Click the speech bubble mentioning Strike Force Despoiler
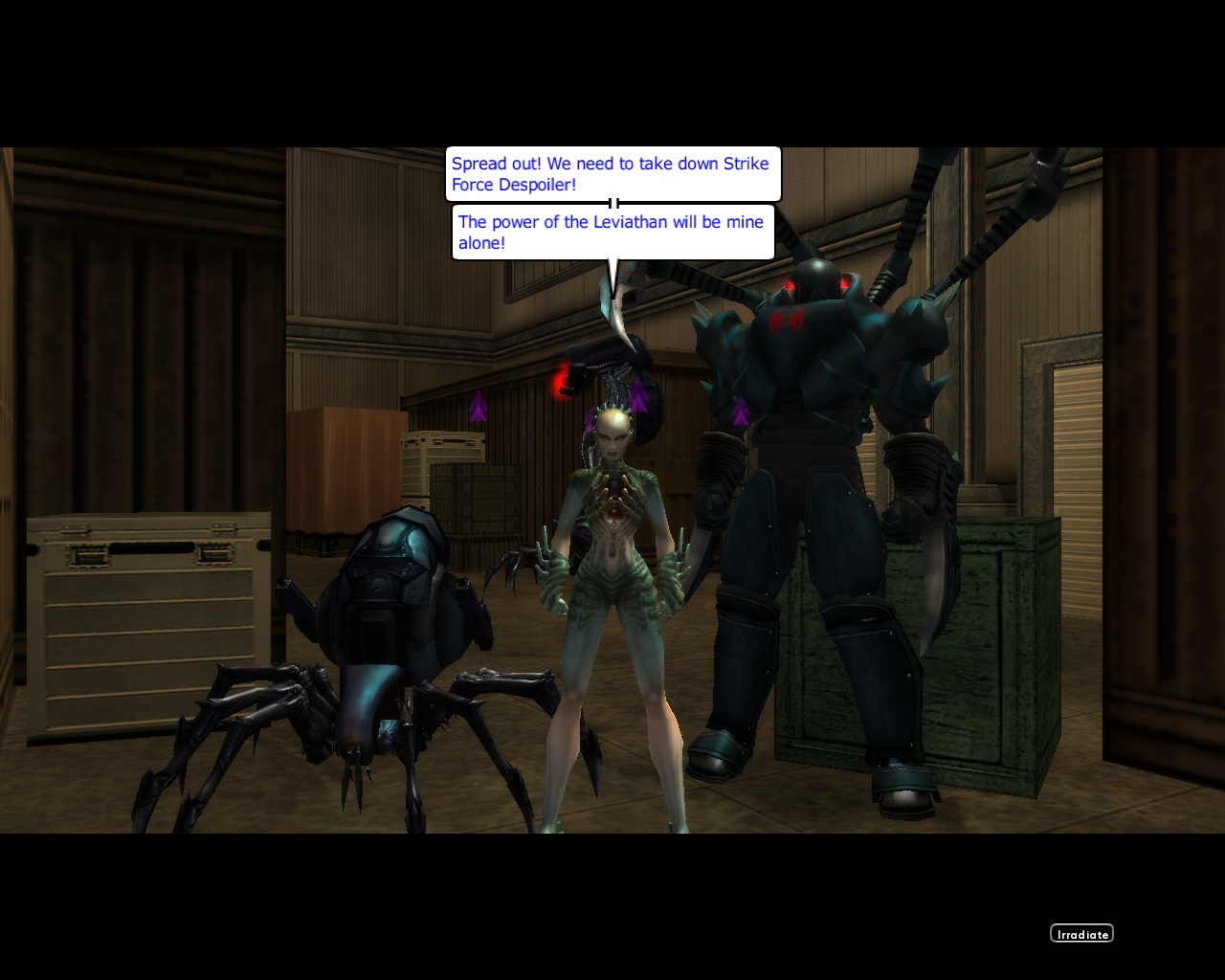This screenshot has height=980, width=1225. click(x=612, y=173)
